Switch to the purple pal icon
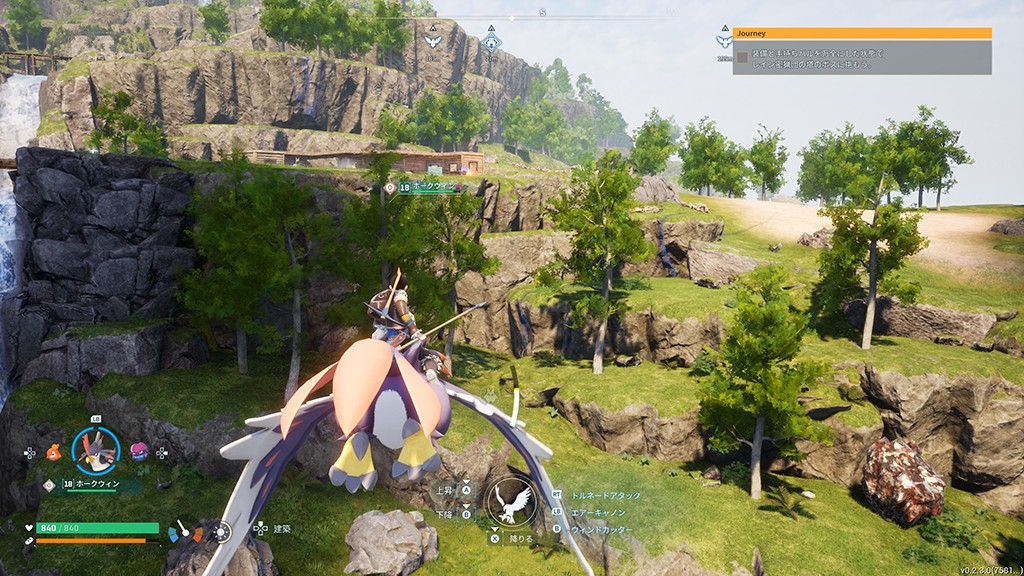Viewport: 1024px width, 576px height. pyautogui.click(x=139, y=452)
